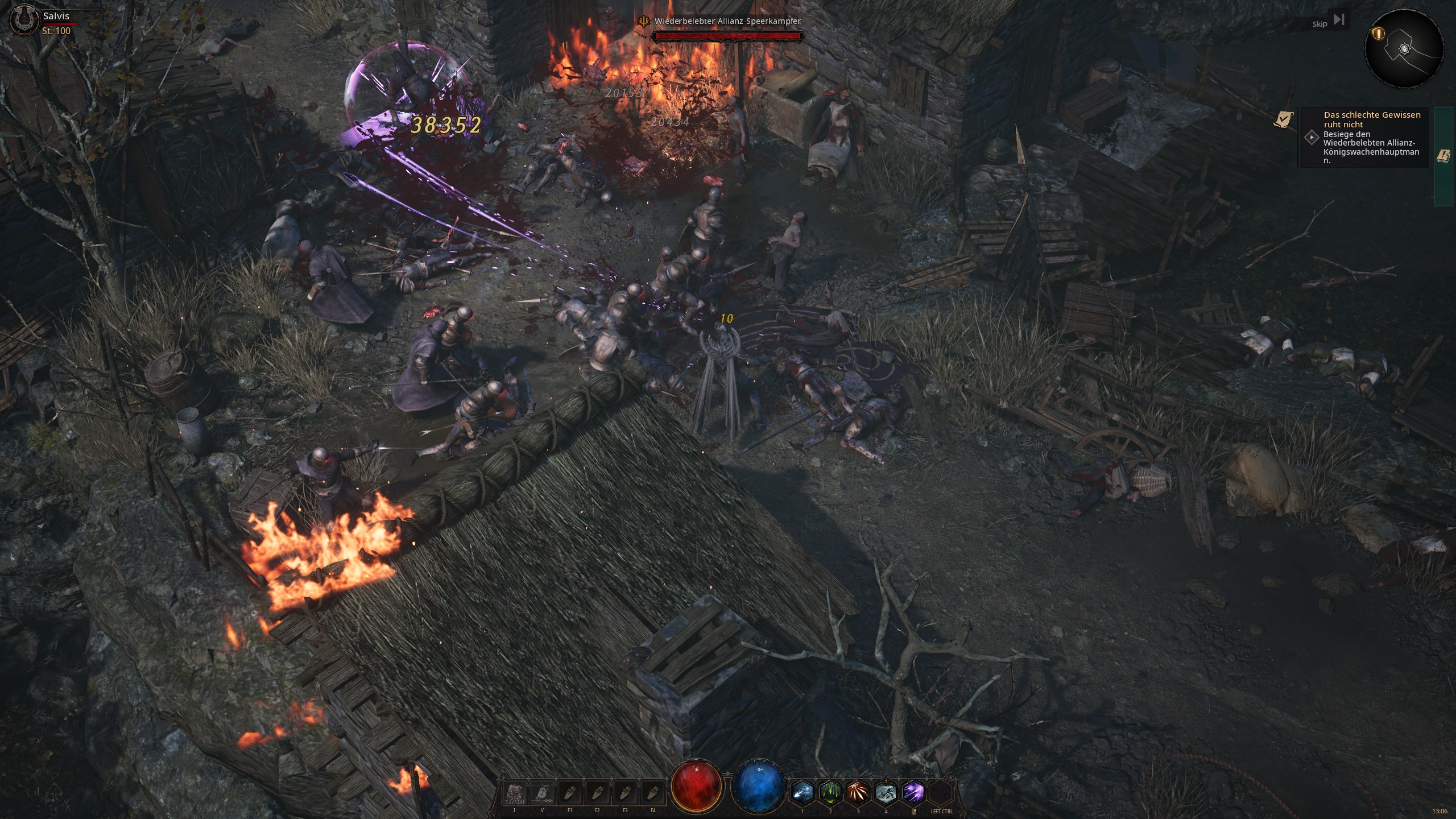The width and height of the screenshot is (1456, 819).
Task: Select the exclamation quest marker on the minimap
Action: [x=1378, y=34]
